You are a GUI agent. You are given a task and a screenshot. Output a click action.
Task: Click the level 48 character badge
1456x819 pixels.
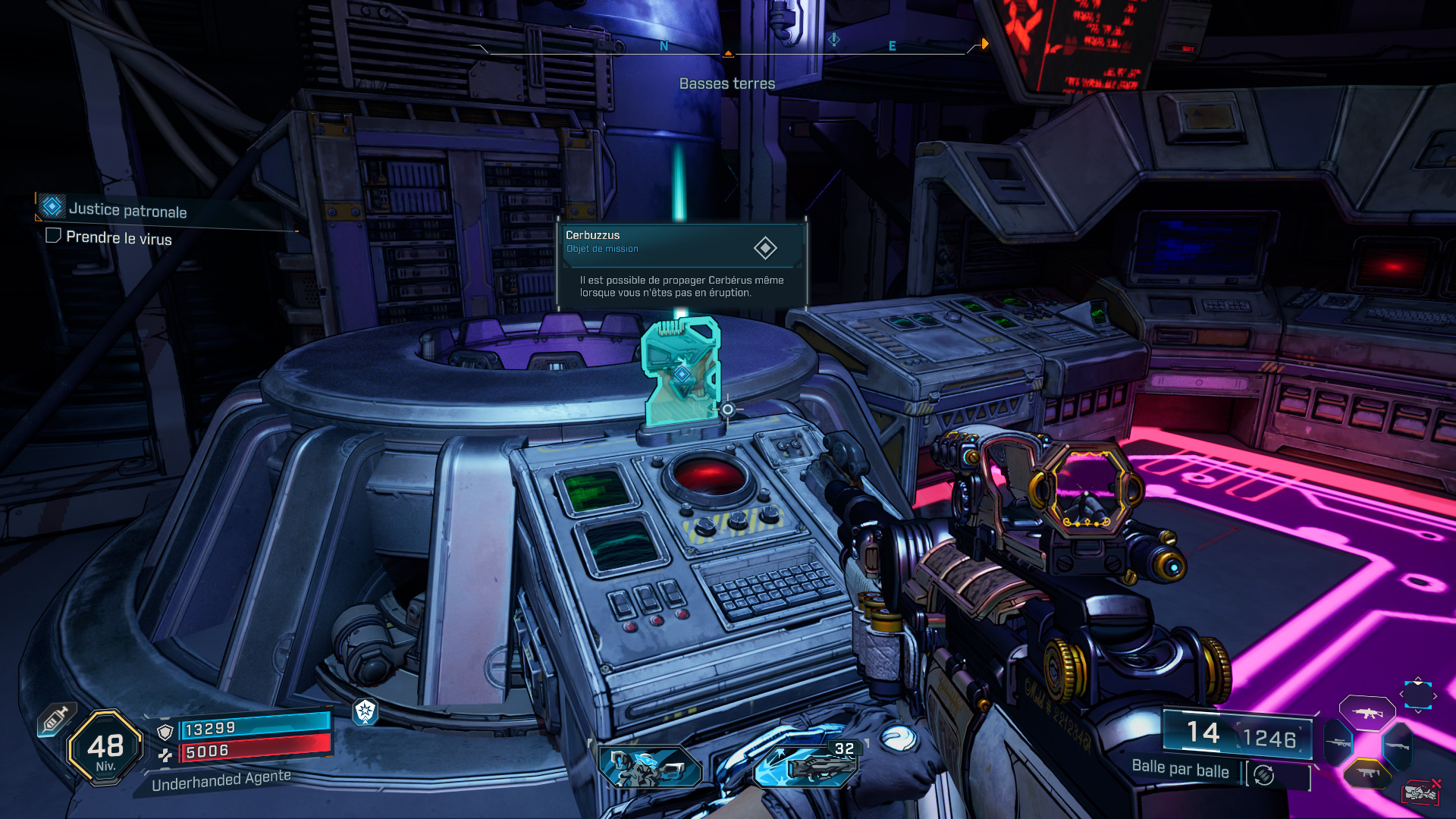(105, 748)
